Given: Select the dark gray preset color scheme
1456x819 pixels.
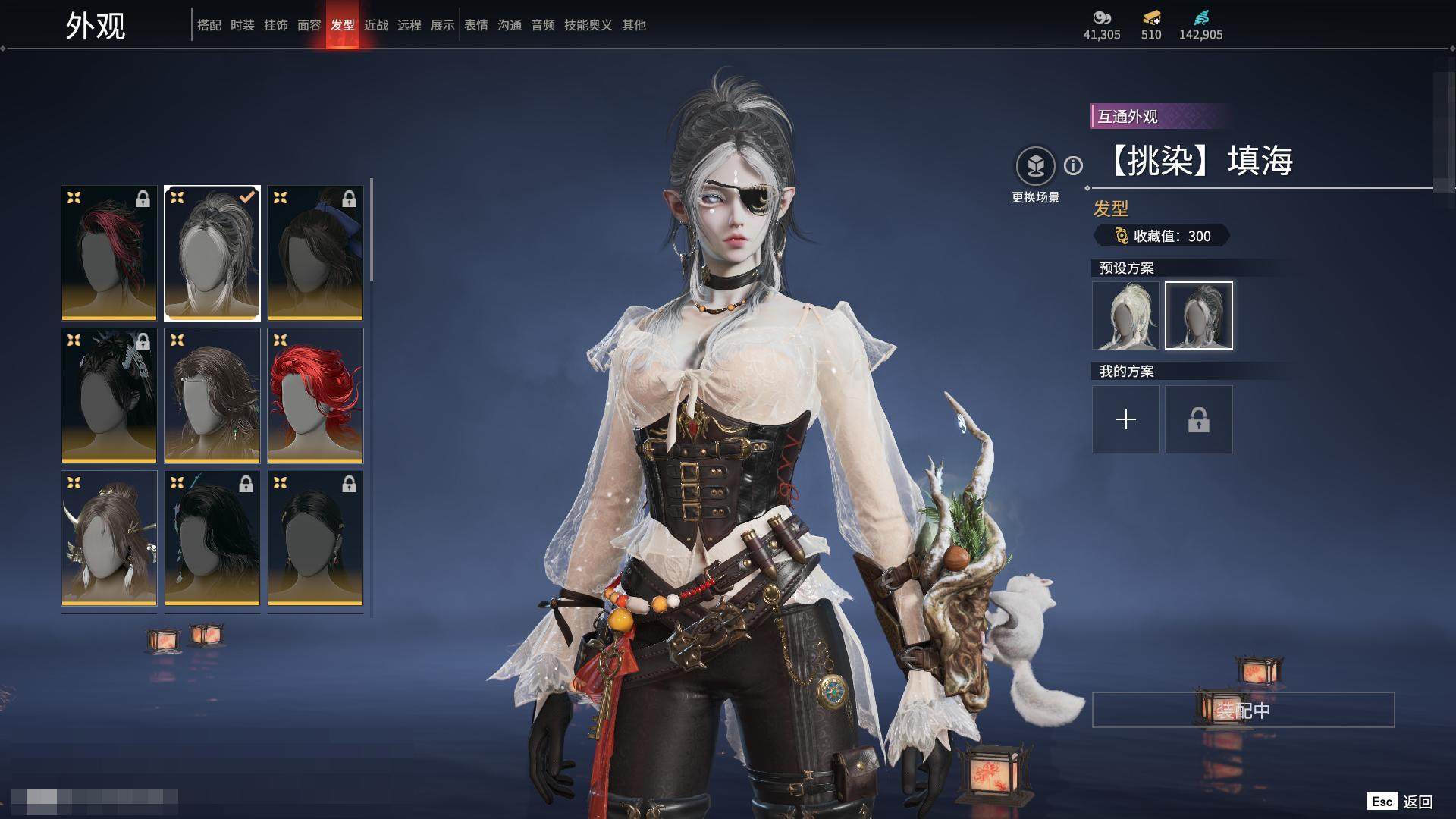Looking at the screenshot, I should tap(1198, 315).
